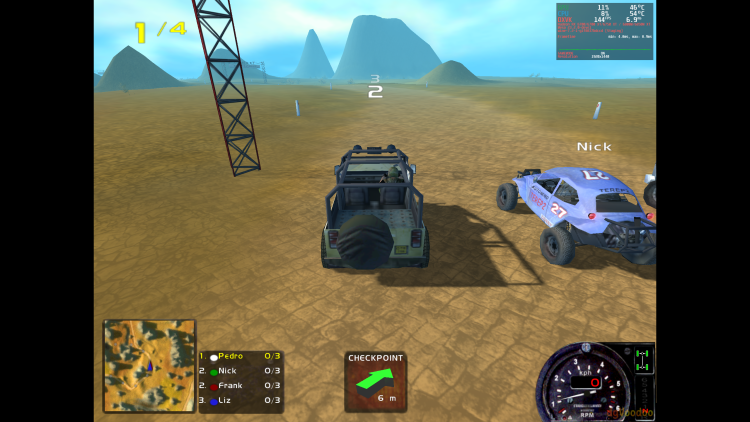Click the hardware performance monitor overlay
Screen dimensions: 750x422
[x=604, y=31]
